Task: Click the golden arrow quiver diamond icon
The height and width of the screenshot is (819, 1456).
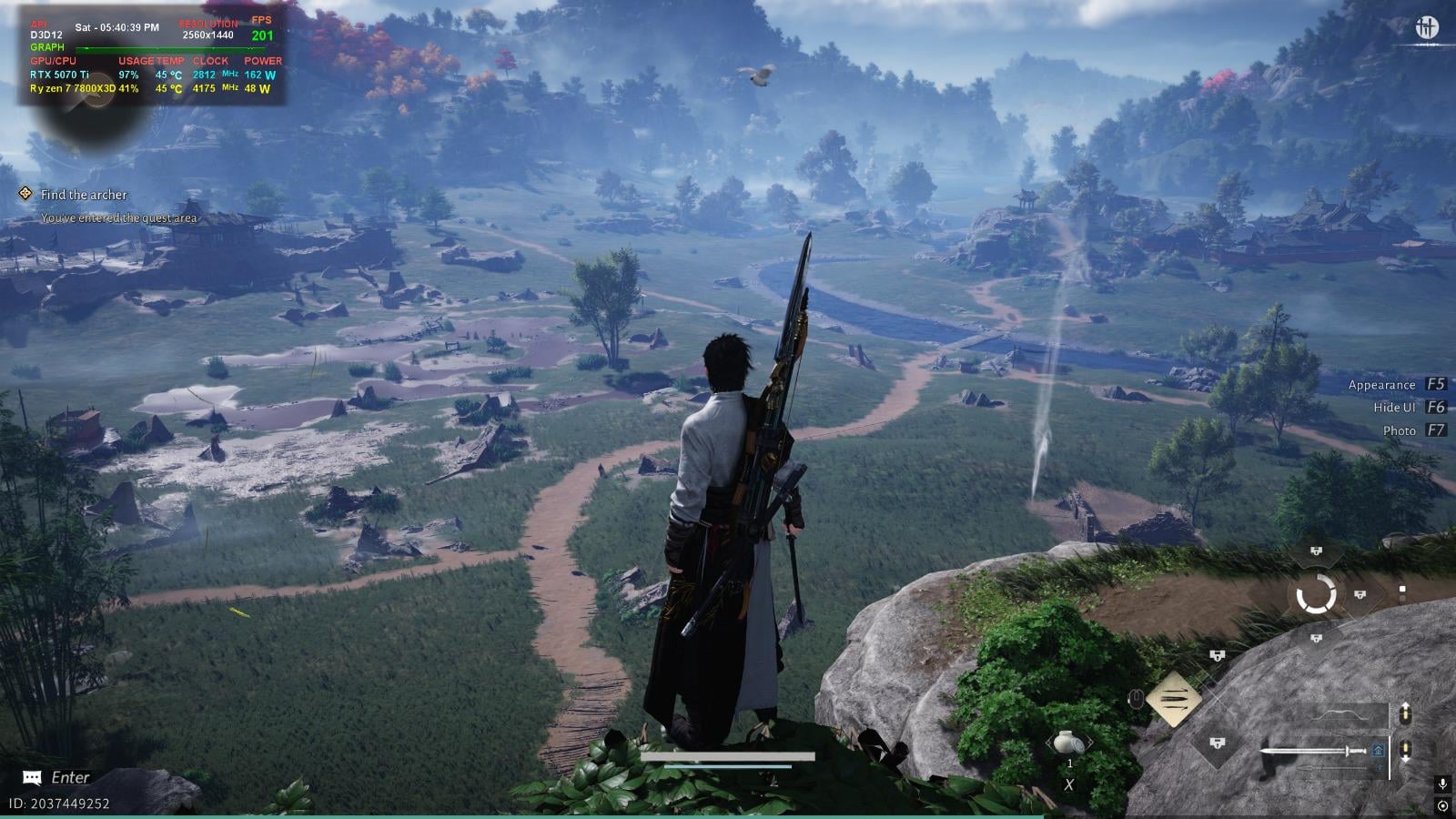Action: [1175, 700]
